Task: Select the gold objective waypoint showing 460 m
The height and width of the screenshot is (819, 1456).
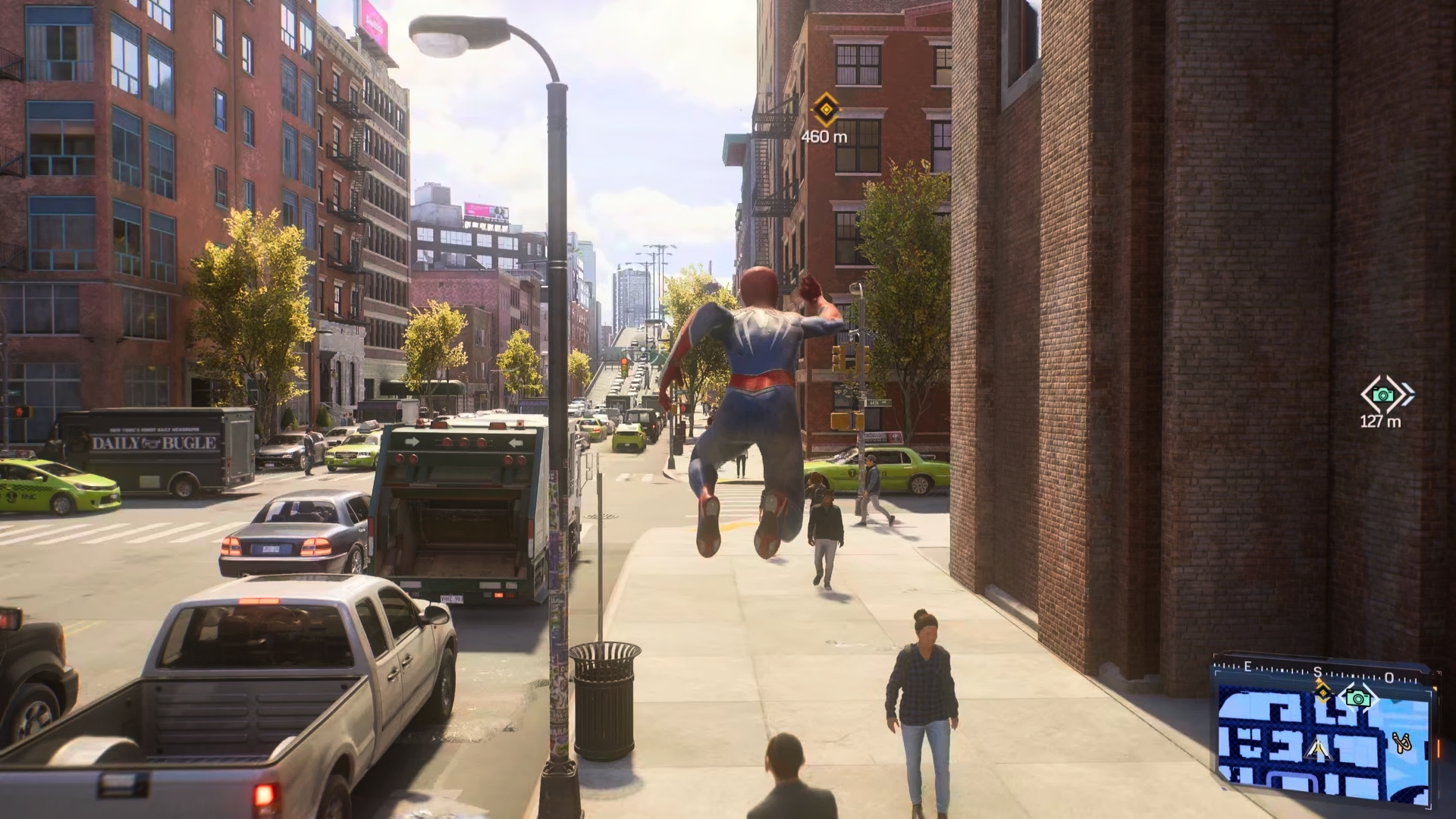Action: coord(825,110)
